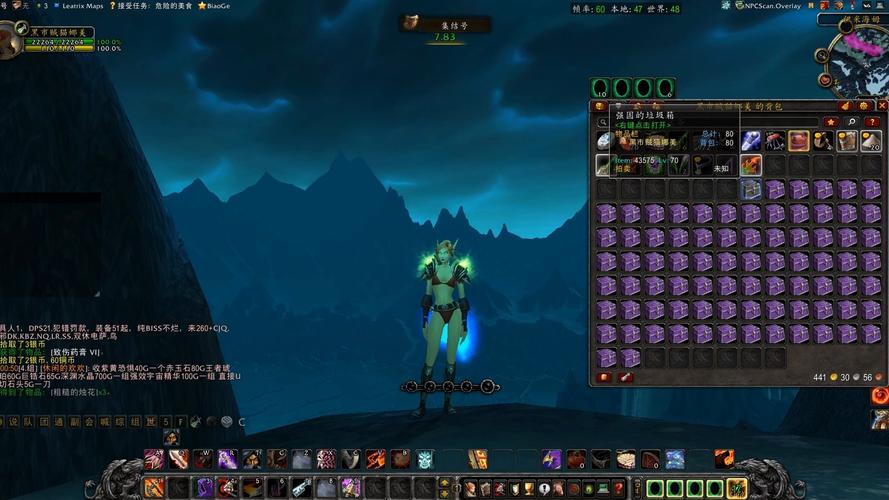Select the blue-grey strongbox in the bag
The width and height of the screenshot is (889, 500).
[750, 189]
